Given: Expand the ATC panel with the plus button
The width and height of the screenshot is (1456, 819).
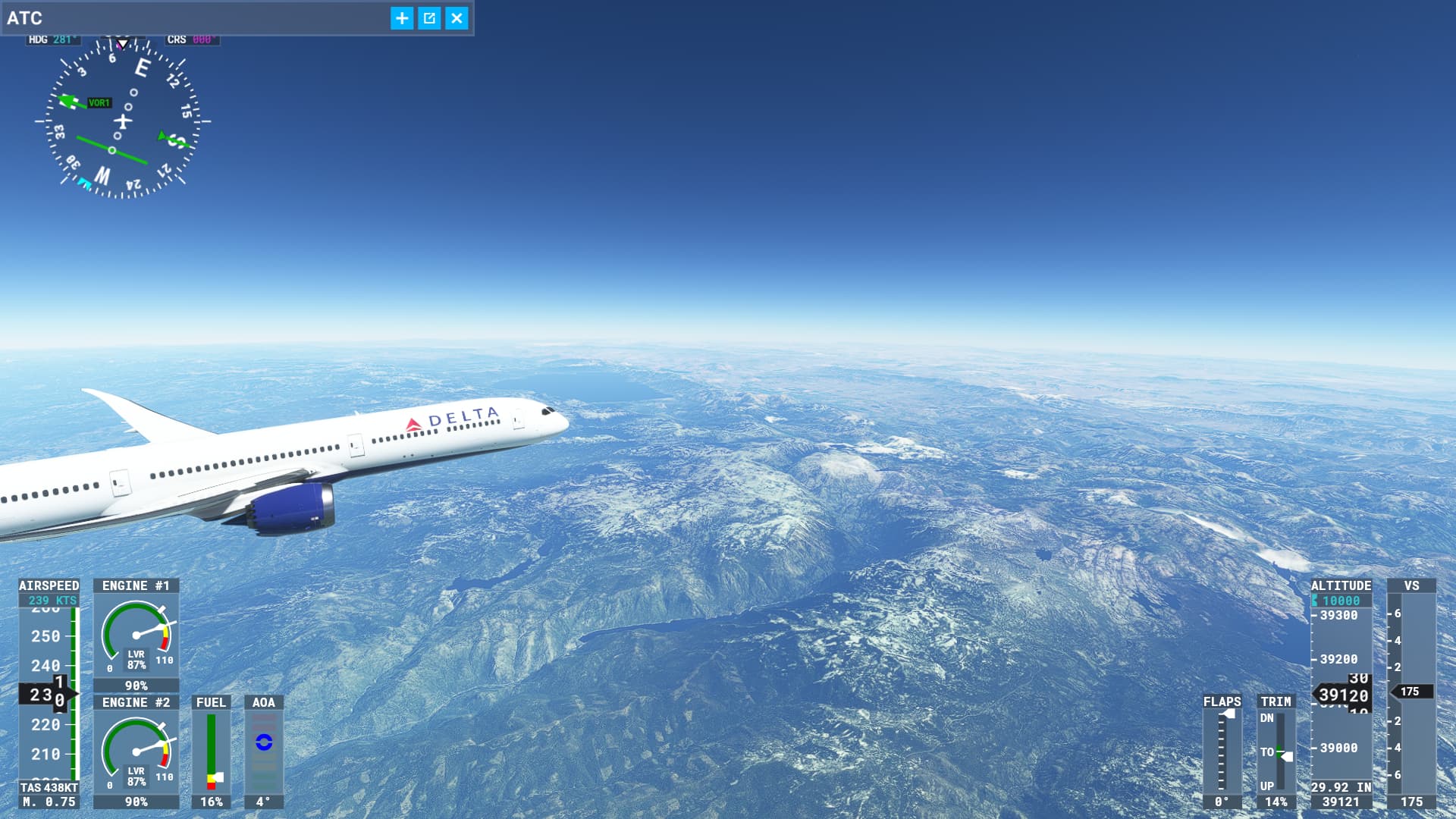Looking at the screenshot, I should tap(402, 18).
